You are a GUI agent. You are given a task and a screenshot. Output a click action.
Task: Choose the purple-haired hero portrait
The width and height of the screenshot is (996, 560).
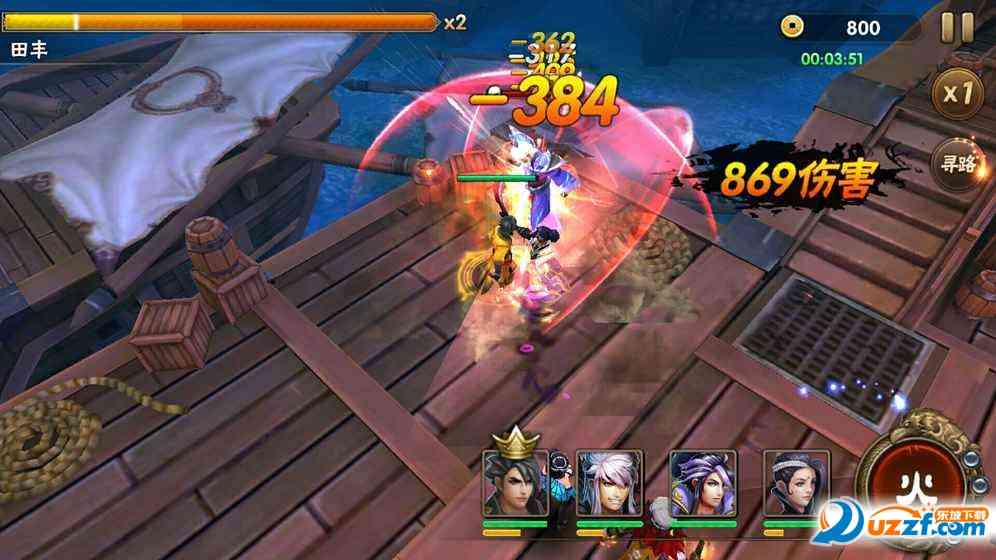tap(703, 483)
